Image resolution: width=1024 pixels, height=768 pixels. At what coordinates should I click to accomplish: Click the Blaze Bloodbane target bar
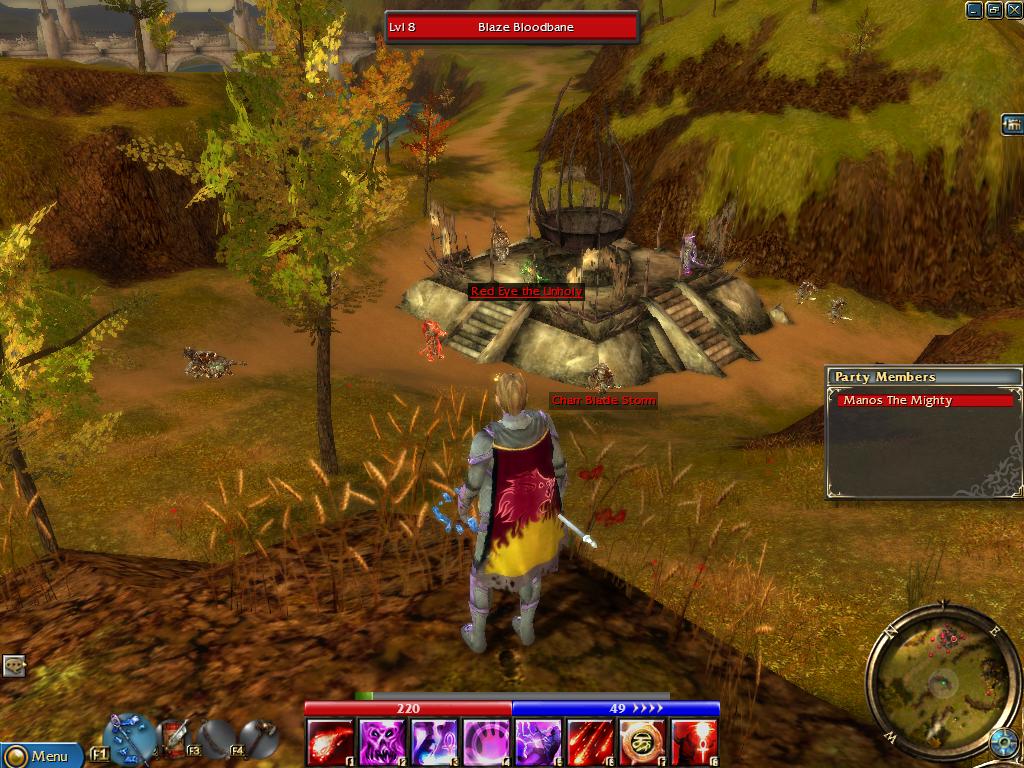pos(512,27)
